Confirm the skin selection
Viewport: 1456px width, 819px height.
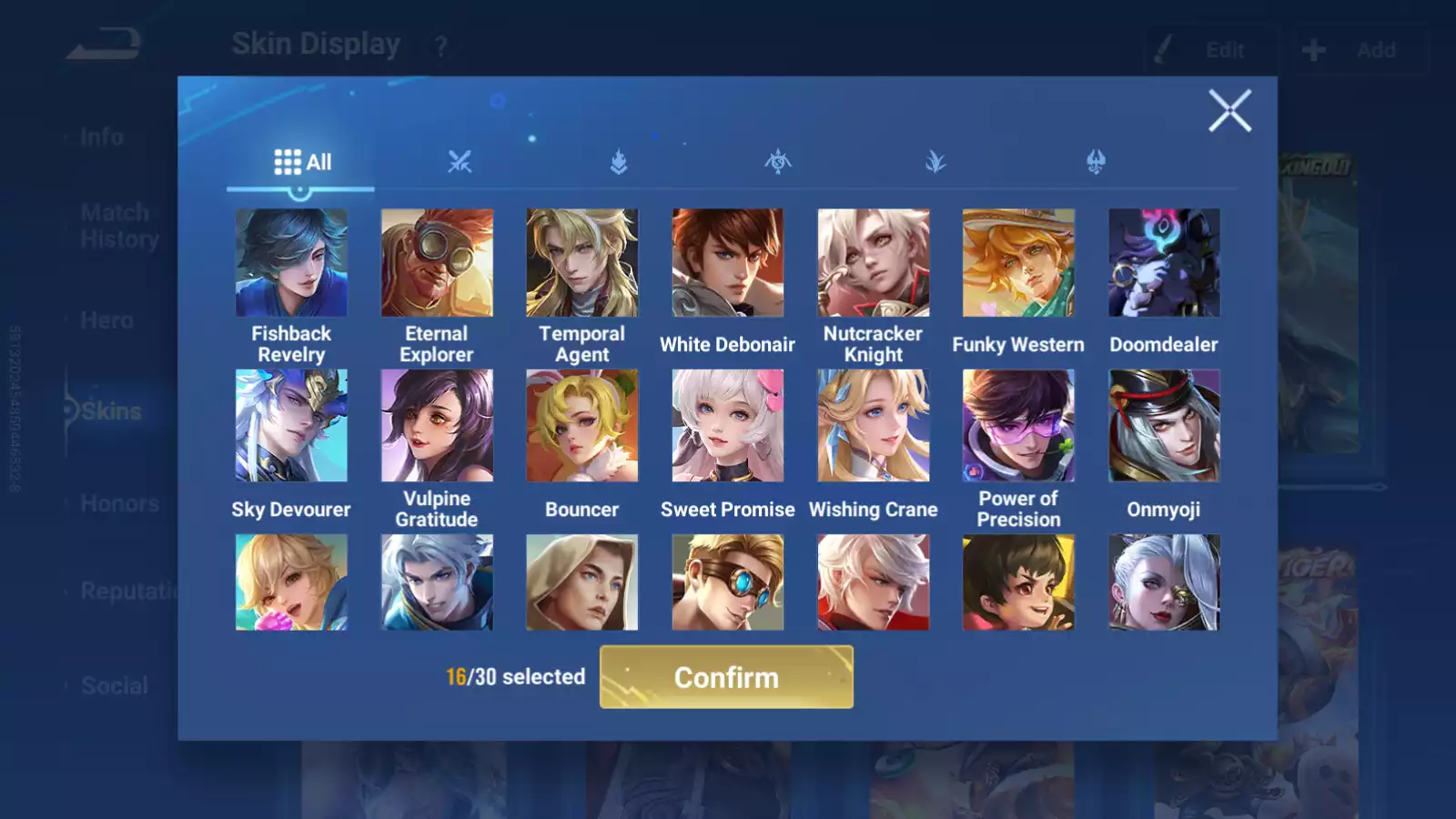tap(726, 677)
